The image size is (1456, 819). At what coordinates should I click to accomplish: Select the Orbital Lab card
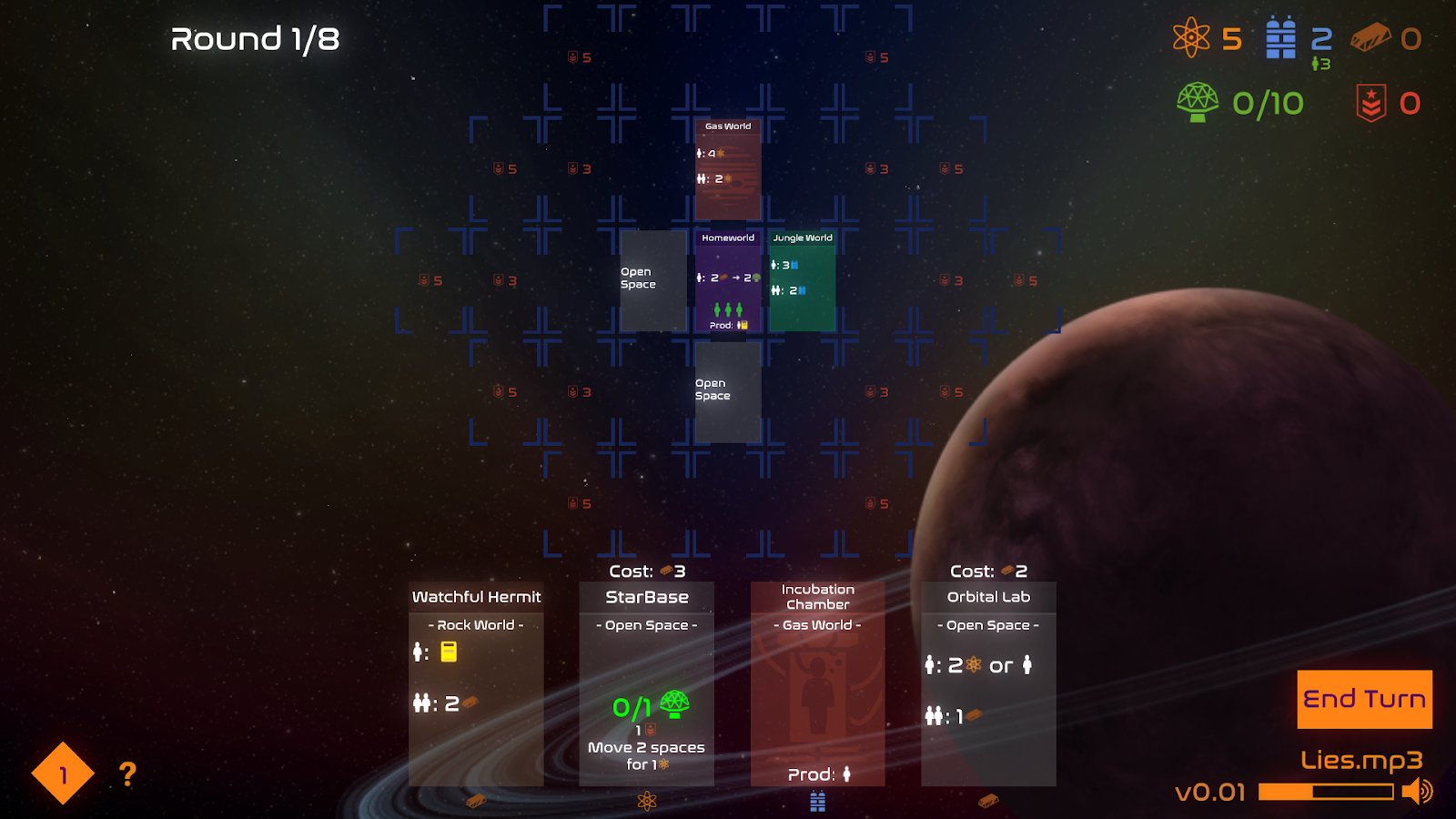[988, 683]
